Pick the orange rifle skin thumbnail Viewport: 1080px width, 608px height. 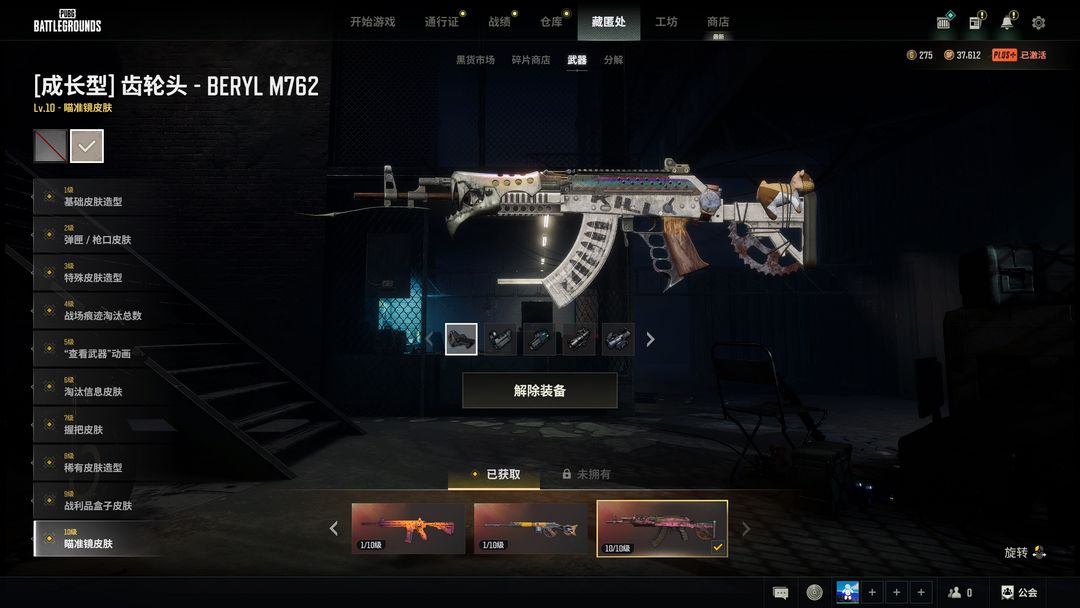(x=408, y=528)
